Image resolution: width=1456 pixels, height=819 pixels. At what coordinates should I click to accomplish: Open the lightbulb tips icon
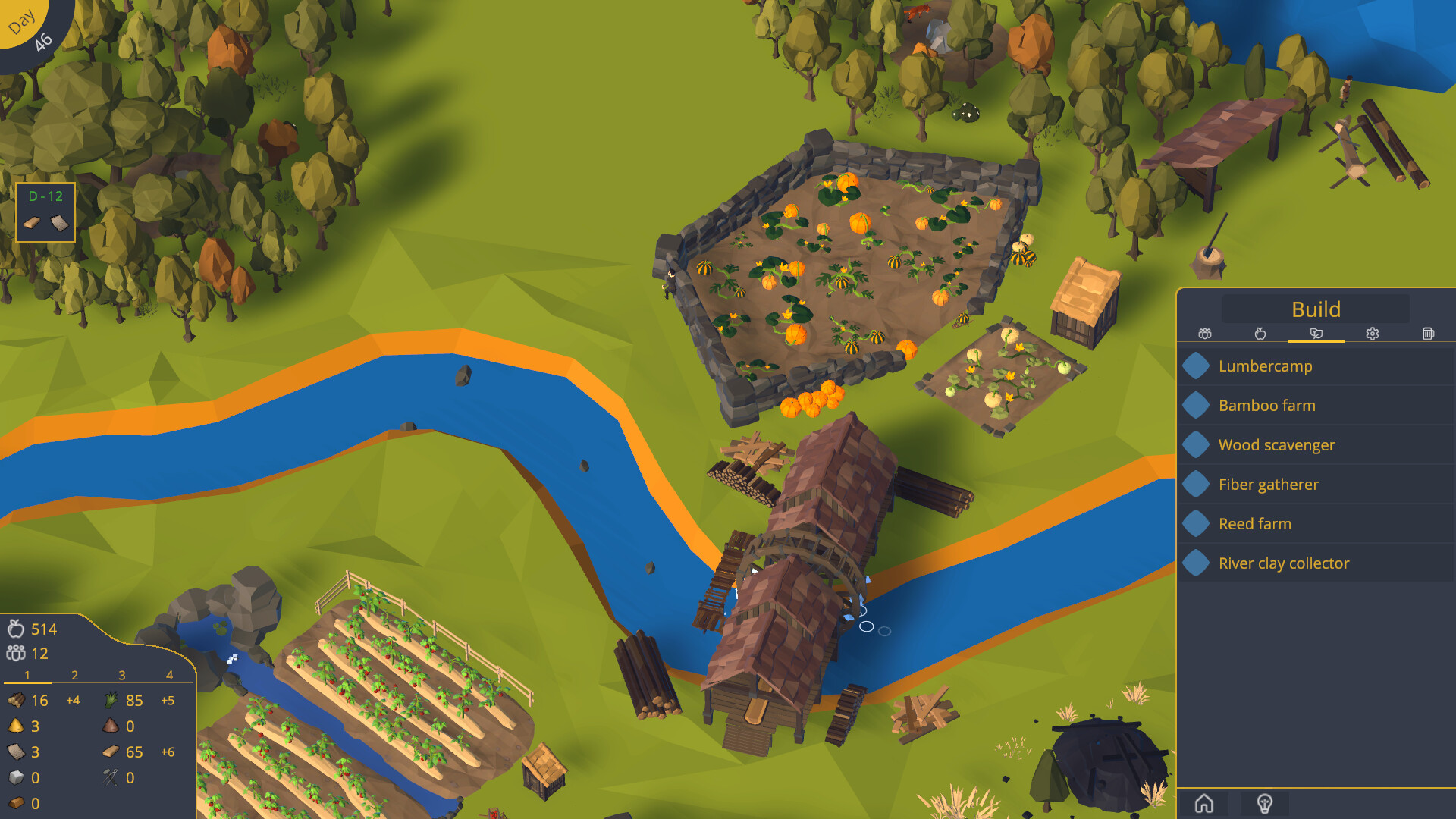click(1265, 802)
